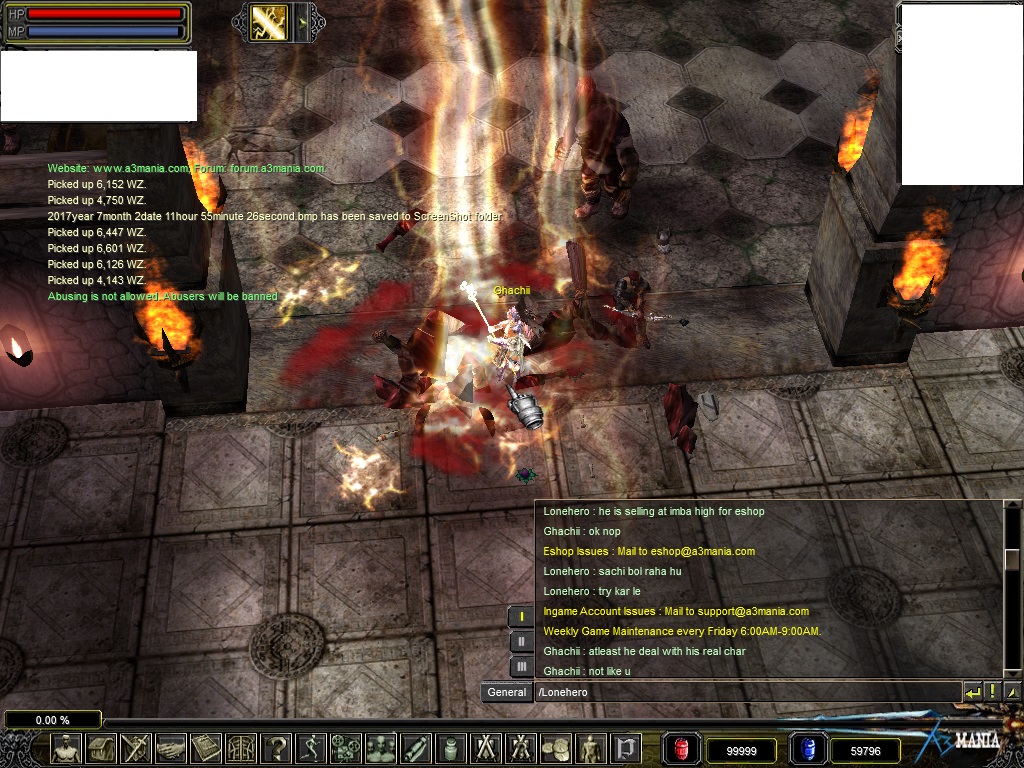Switch to chat tab II
Screen dimensions: 1024x768
(521, 641)
